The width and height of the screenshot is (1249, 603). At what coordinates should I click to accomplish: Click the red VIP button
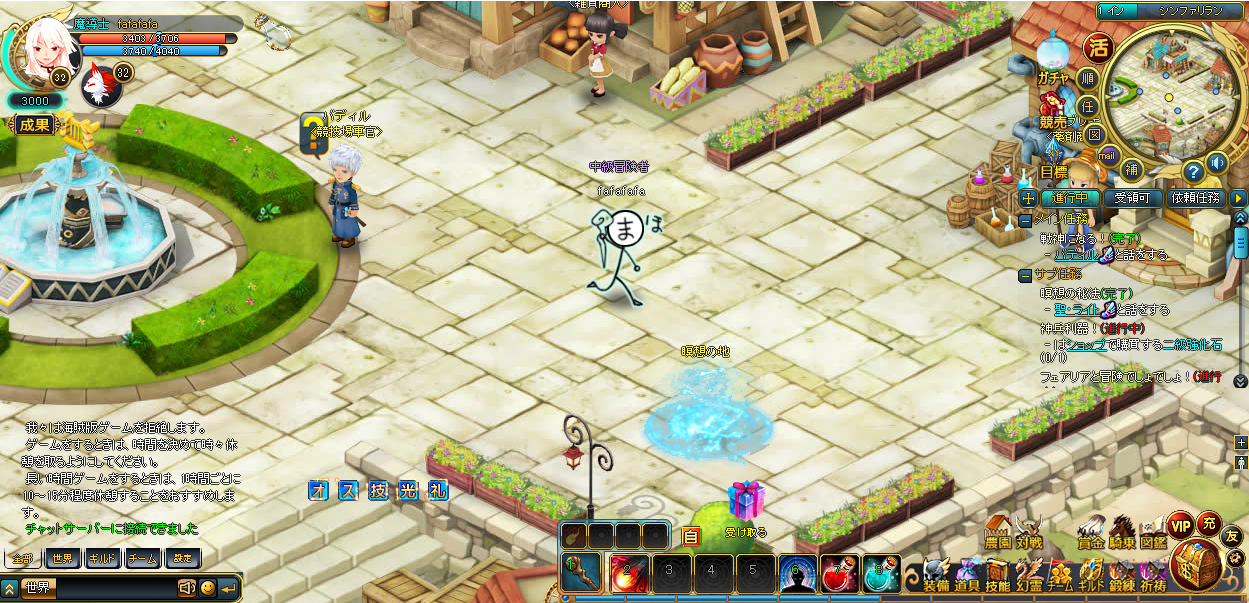(1180, 525)
